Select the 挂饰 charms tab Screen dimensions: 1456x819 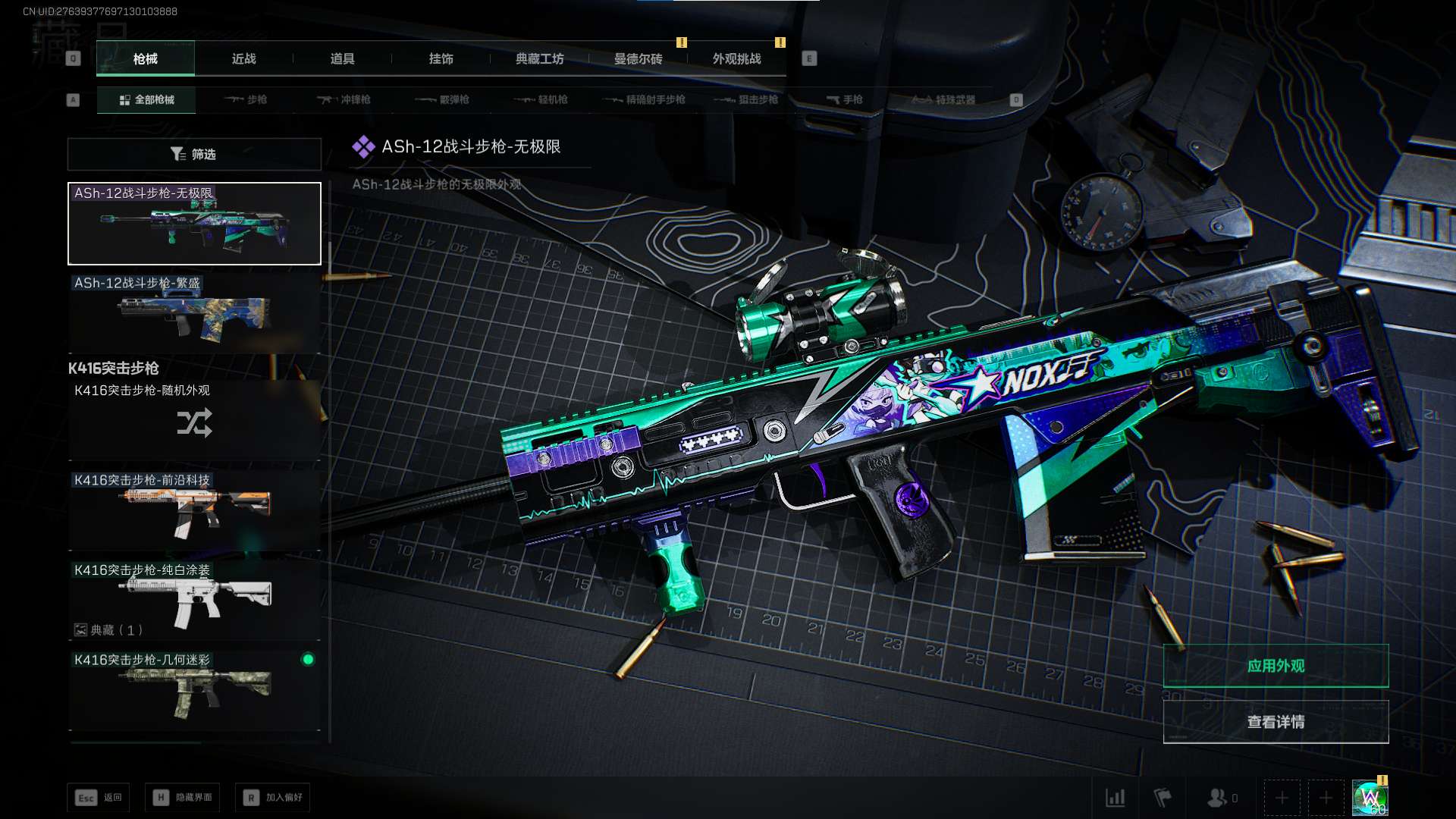[x=441, y=58]
